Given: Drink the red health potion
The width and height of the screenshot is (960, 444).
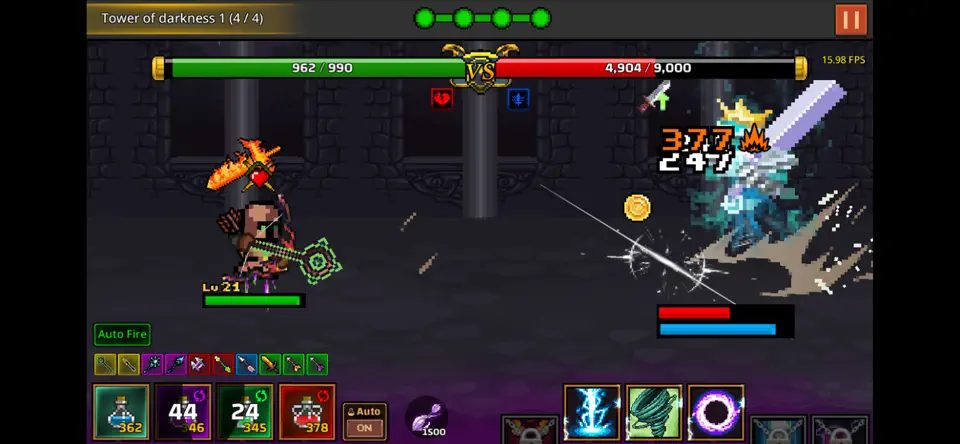Looking at the screenshot, I should coord(307,412).
